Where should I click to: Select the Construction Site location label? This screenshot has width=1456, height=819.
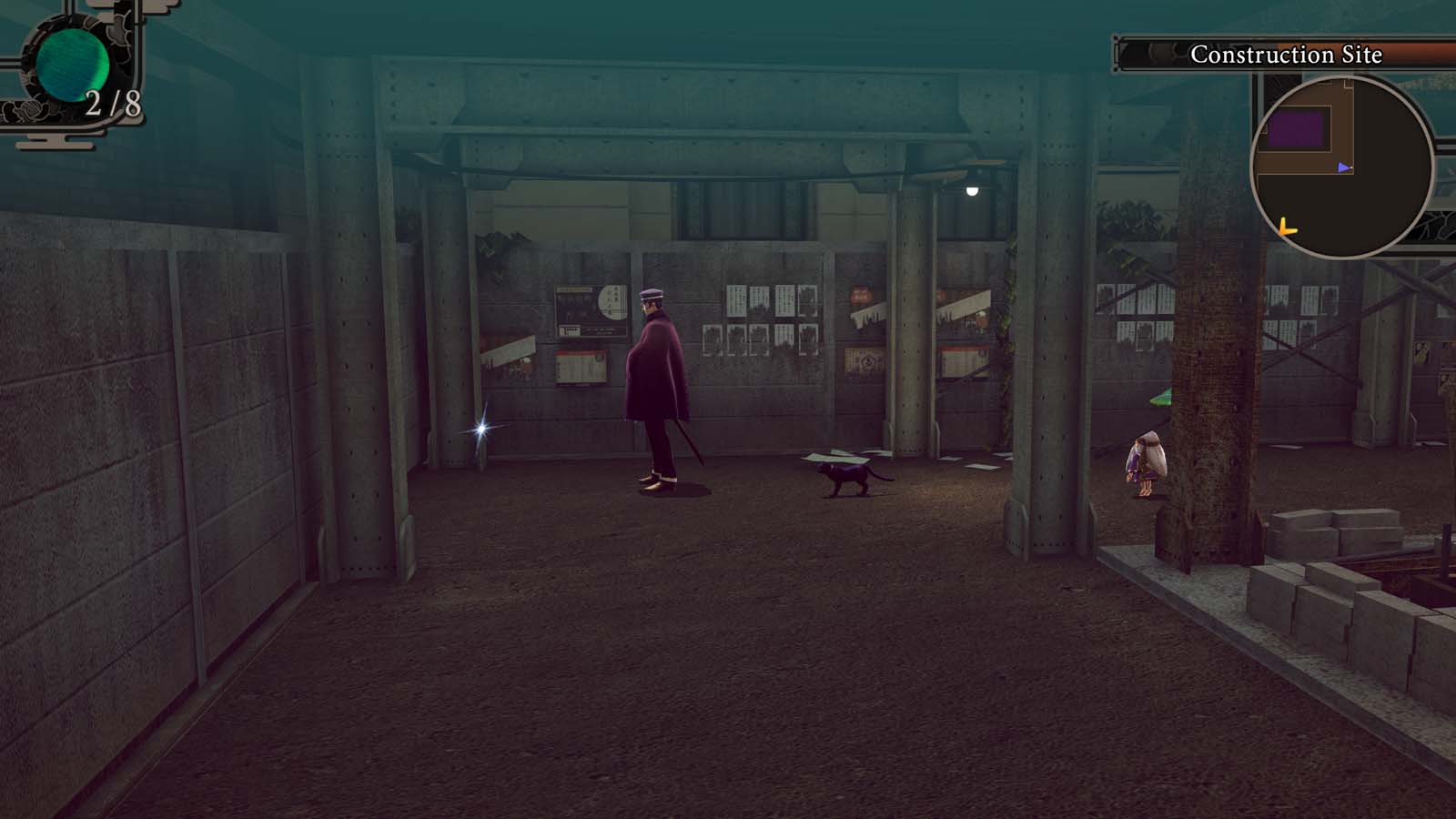[1288, 55]
